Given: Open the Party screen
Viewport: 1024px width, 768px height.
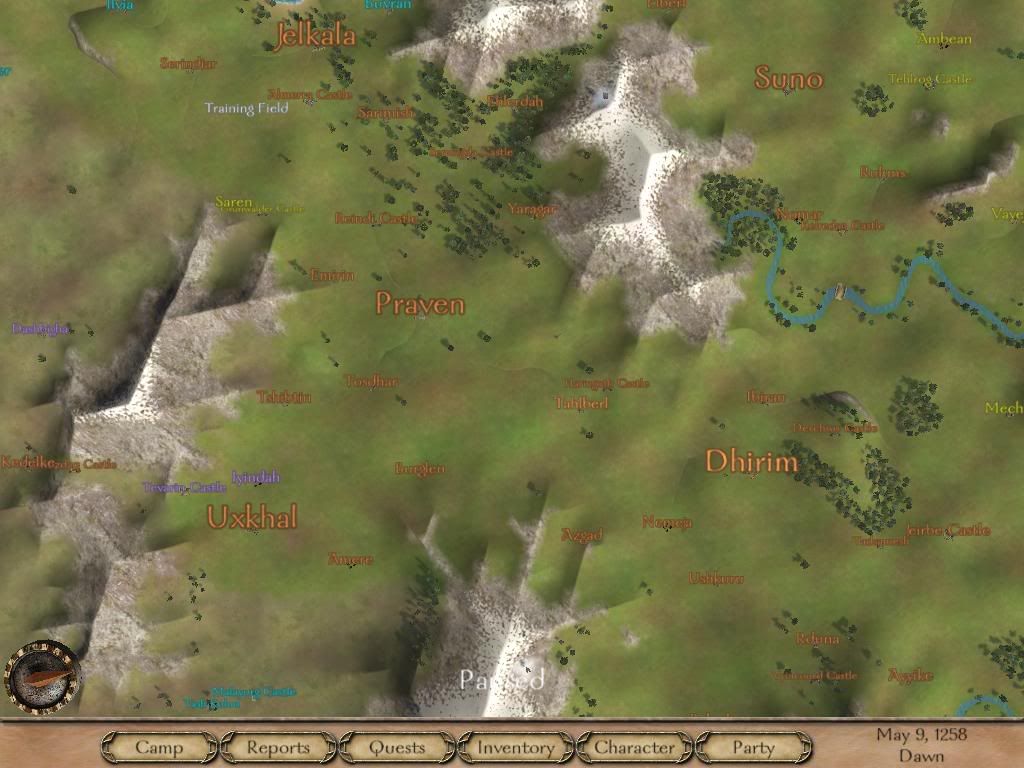Looking at the screenshot, I should (753, 747).
